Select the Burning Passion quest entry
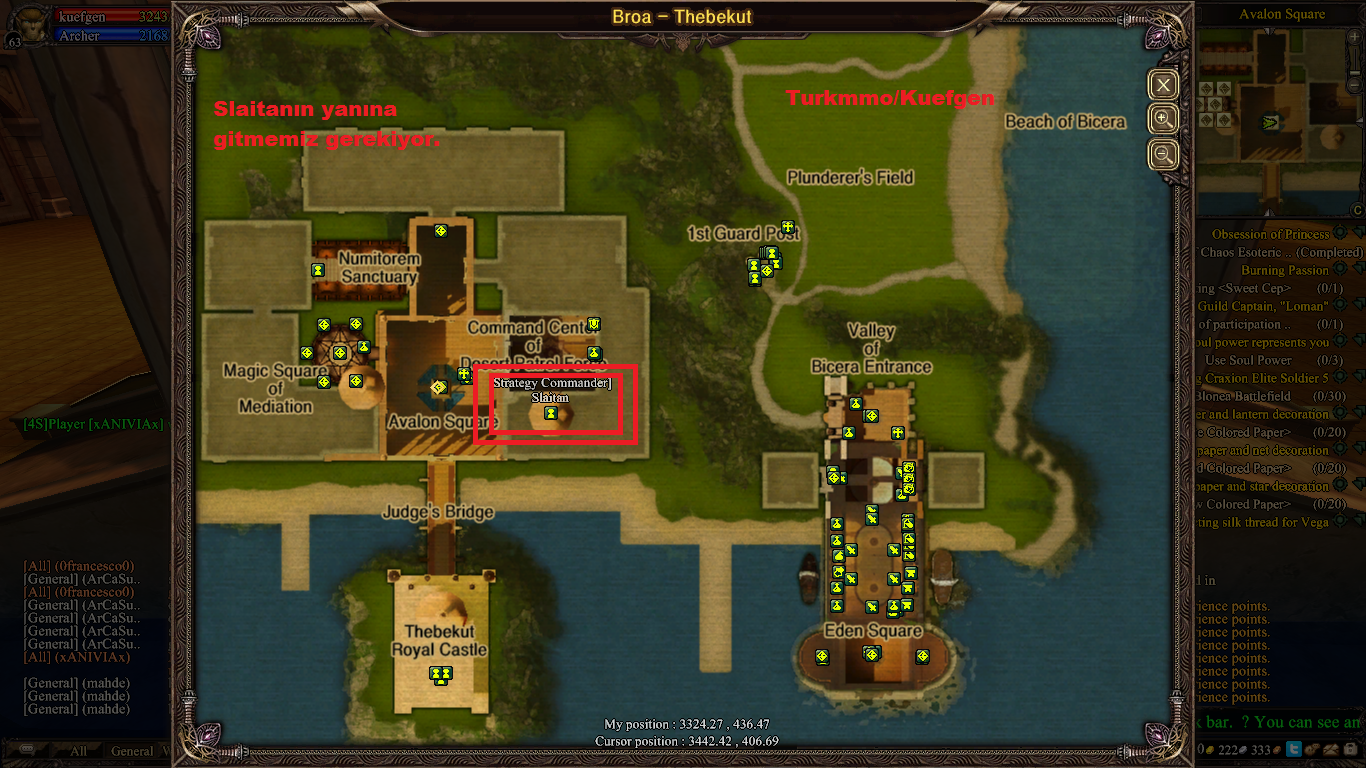The image size is (1366, 768). click(x=1284, y=270)
